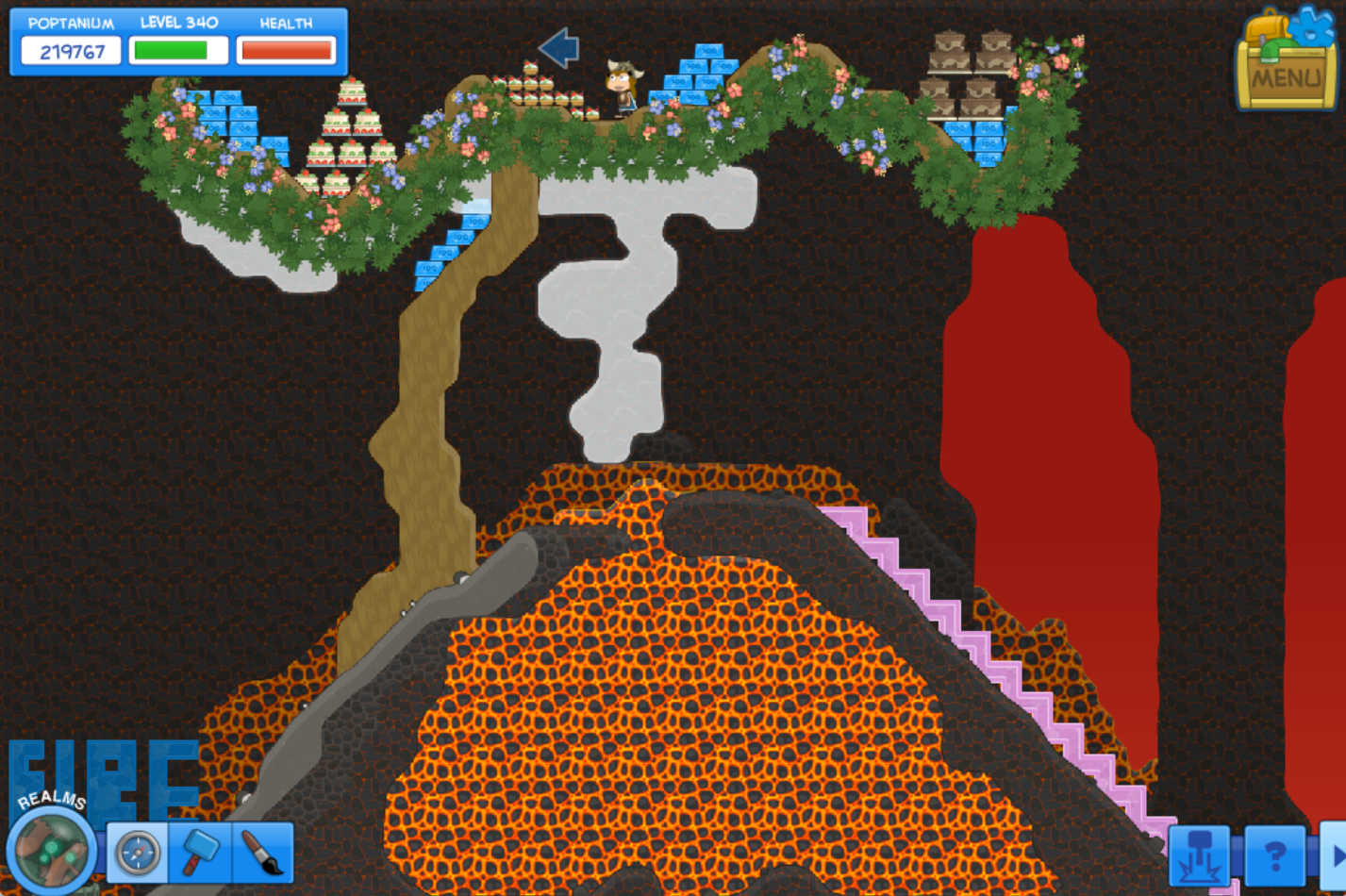Open the treasure chest MENU

(1287, 62)
